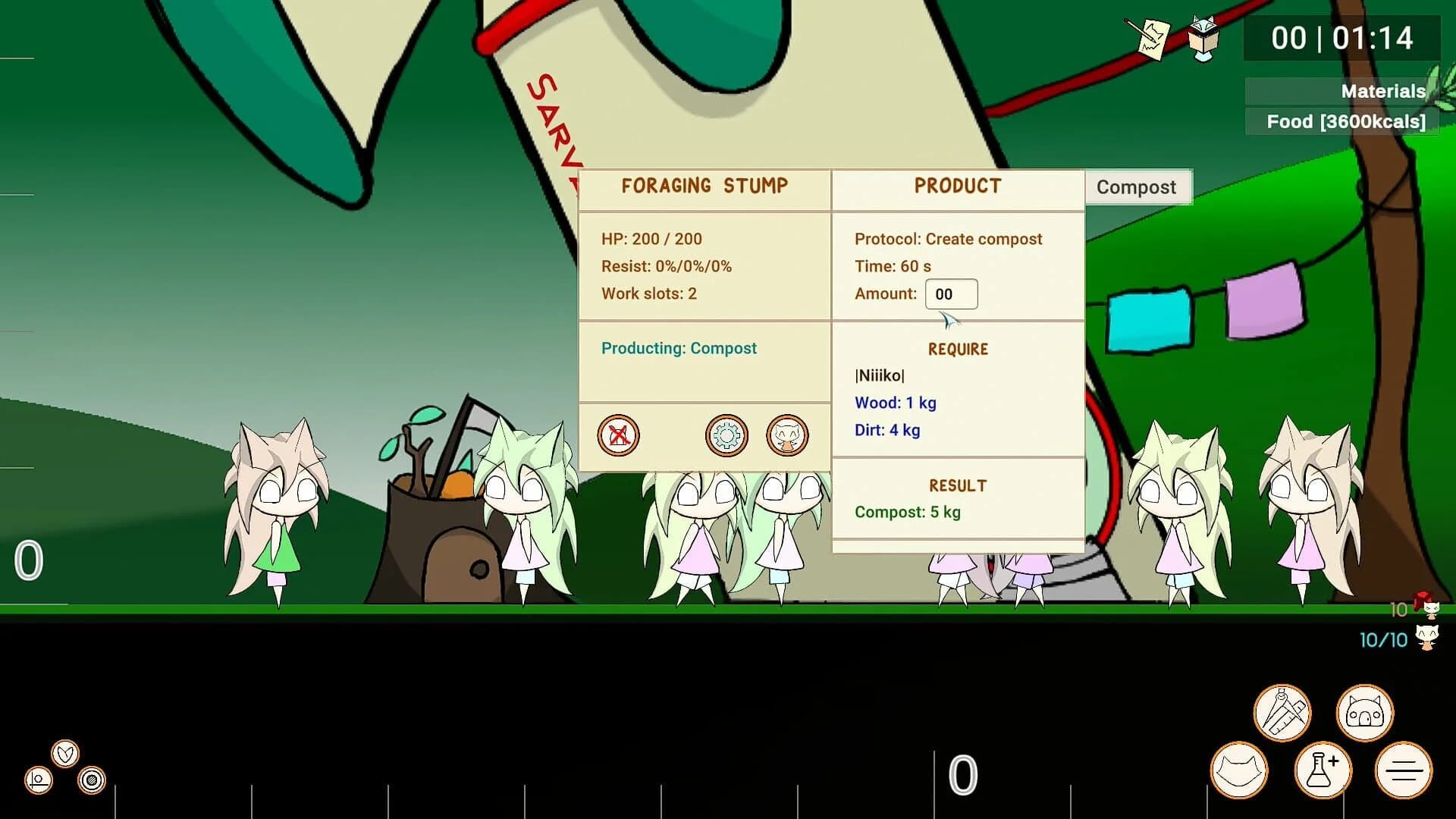Toggle the hatched circle icon bottom left
The image size is (1456, 819).
90,778
